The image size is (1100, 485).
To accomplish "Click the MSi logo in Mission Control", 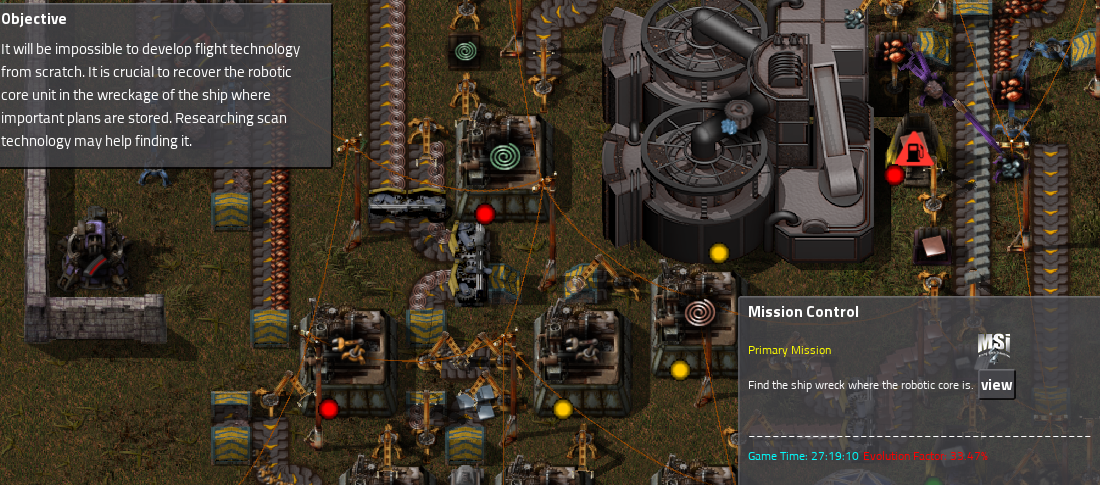I will point(993,345).
